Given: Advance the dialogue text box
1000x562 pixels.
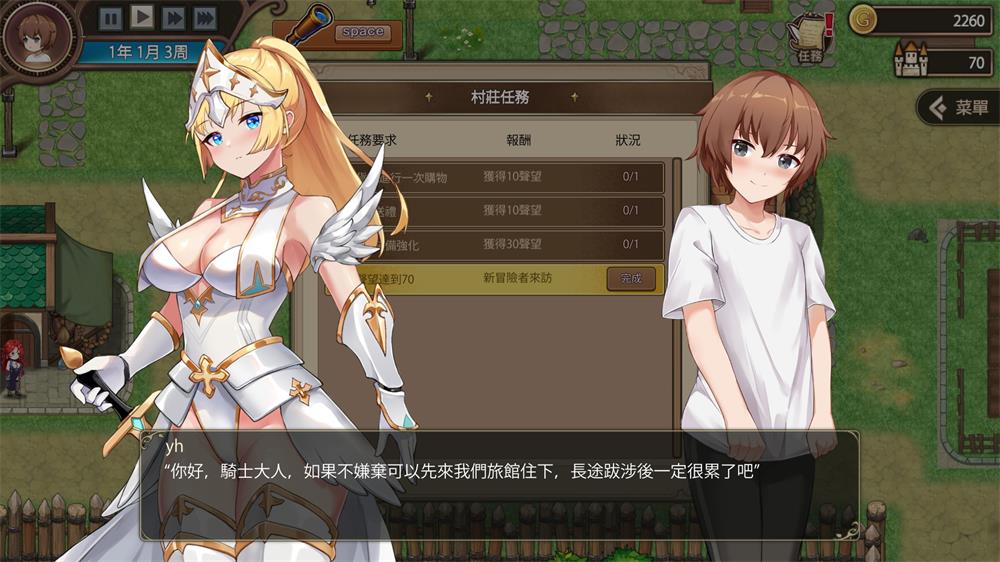Looking at the screenshot, I should point(500,485).
